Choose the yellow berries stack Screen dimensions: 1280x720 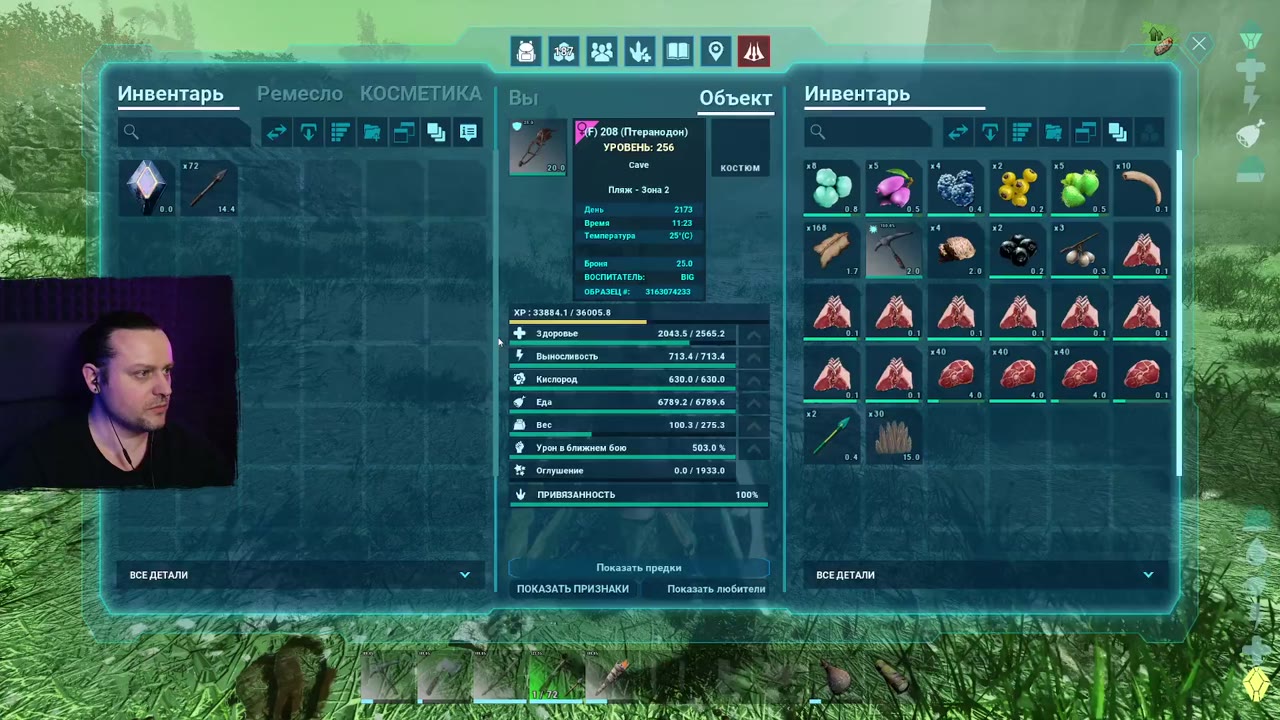[1017, 187]
